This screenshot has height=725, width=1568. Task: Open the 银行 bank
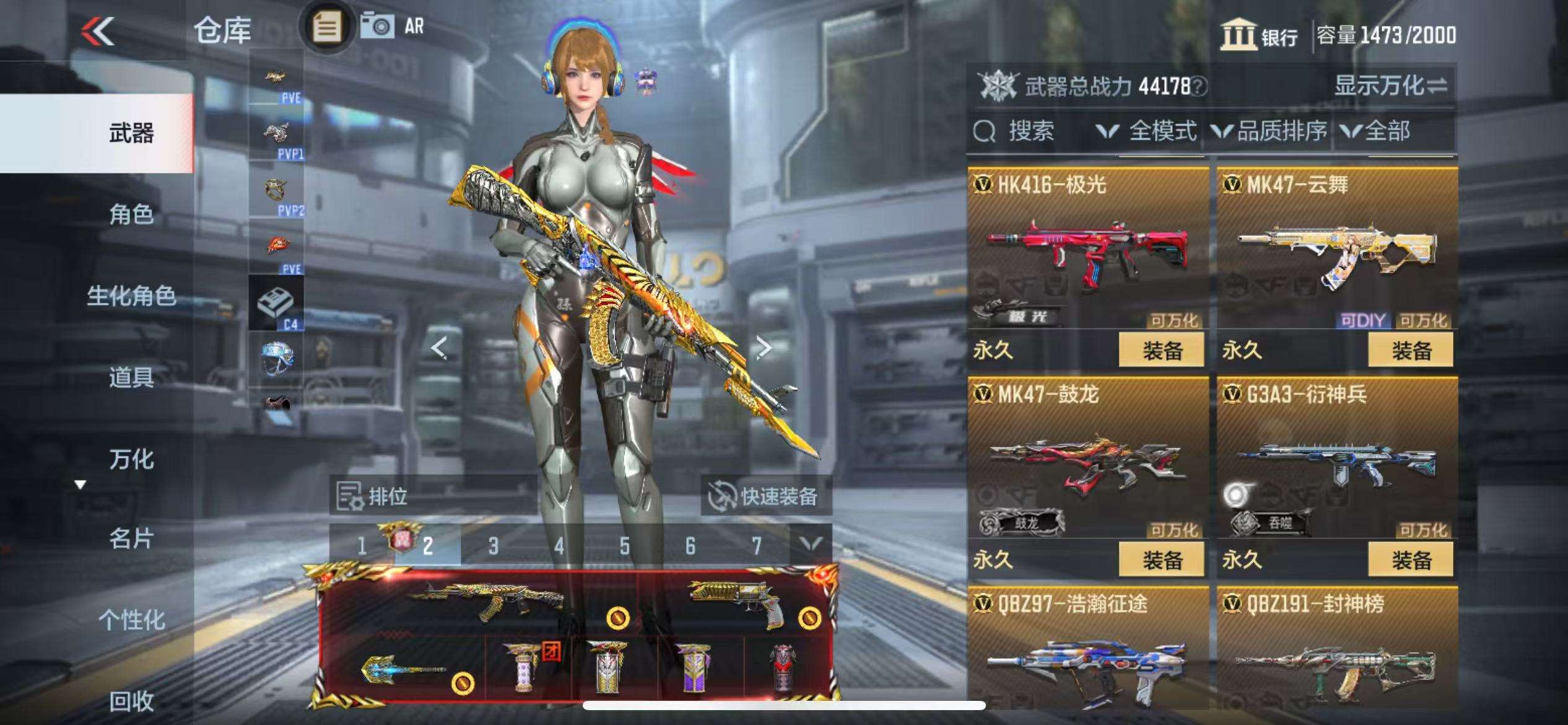pyautogui.click(x=1259, y=35)
